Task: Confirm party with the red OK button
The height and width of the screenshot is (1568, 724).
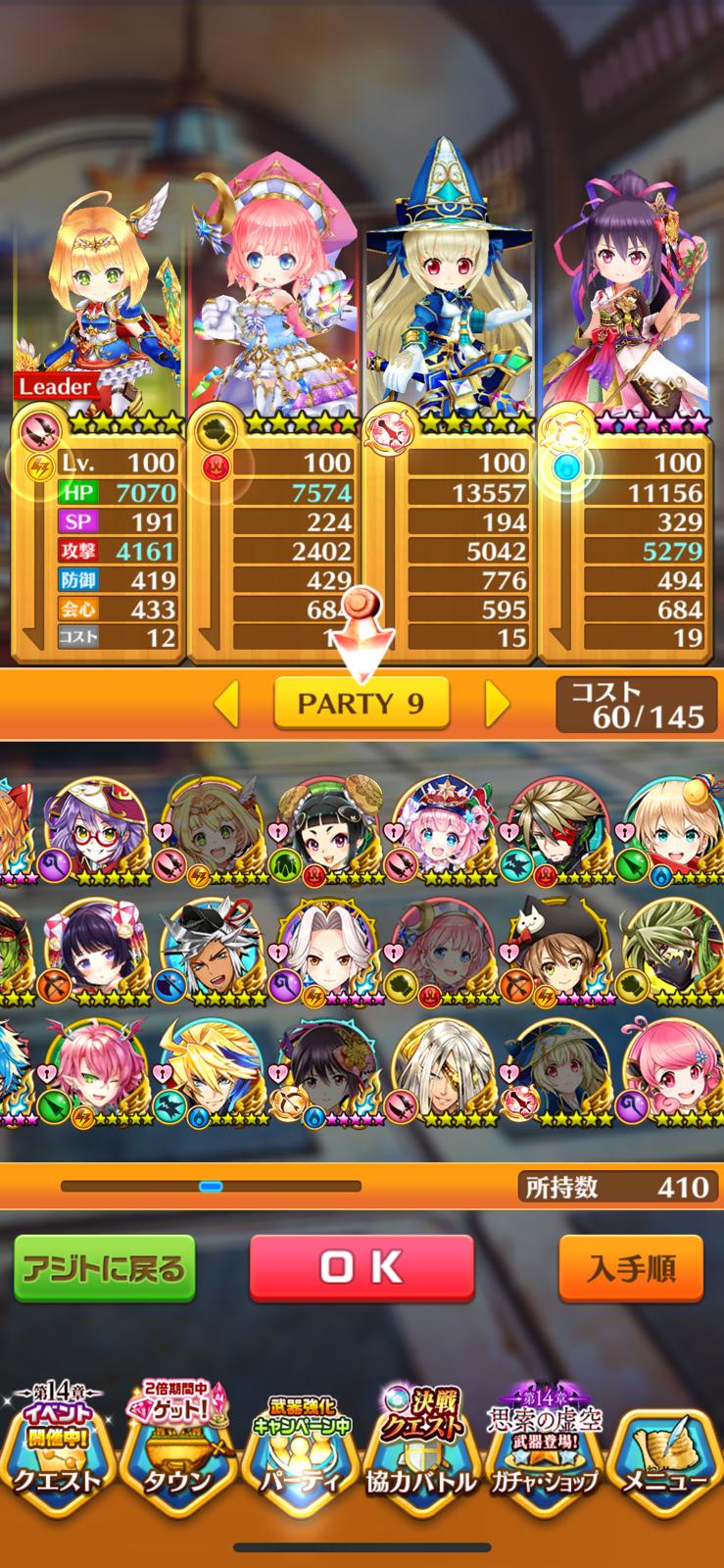Action: (x=362, y=1267)
